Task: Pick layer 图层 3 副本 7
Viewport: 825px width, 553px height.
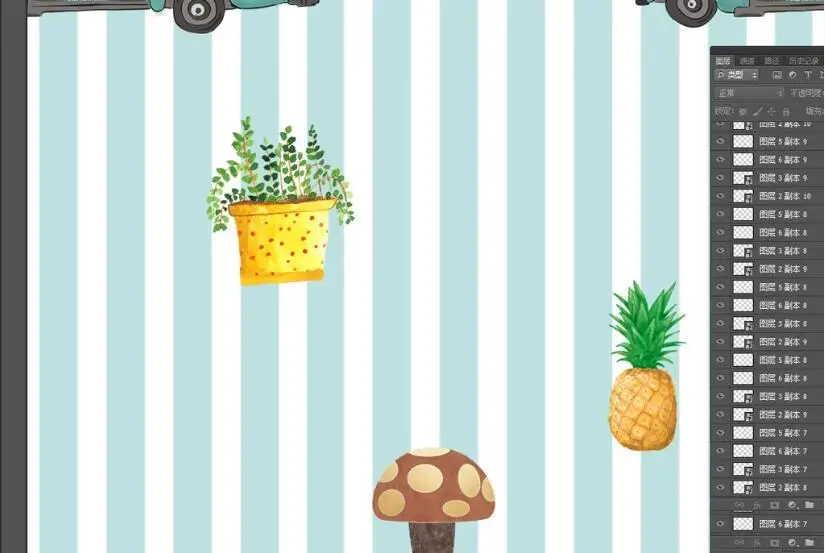Action: coord(783,469)
